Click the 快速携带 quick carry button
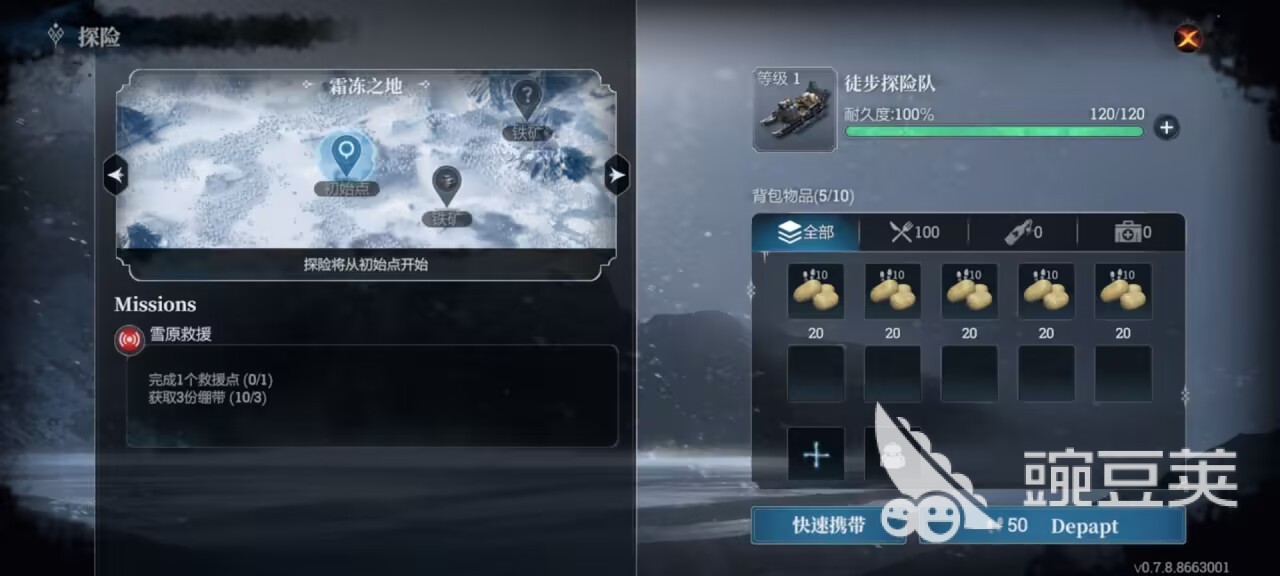Screen dimensions: 1280x576 pos(828,526)
